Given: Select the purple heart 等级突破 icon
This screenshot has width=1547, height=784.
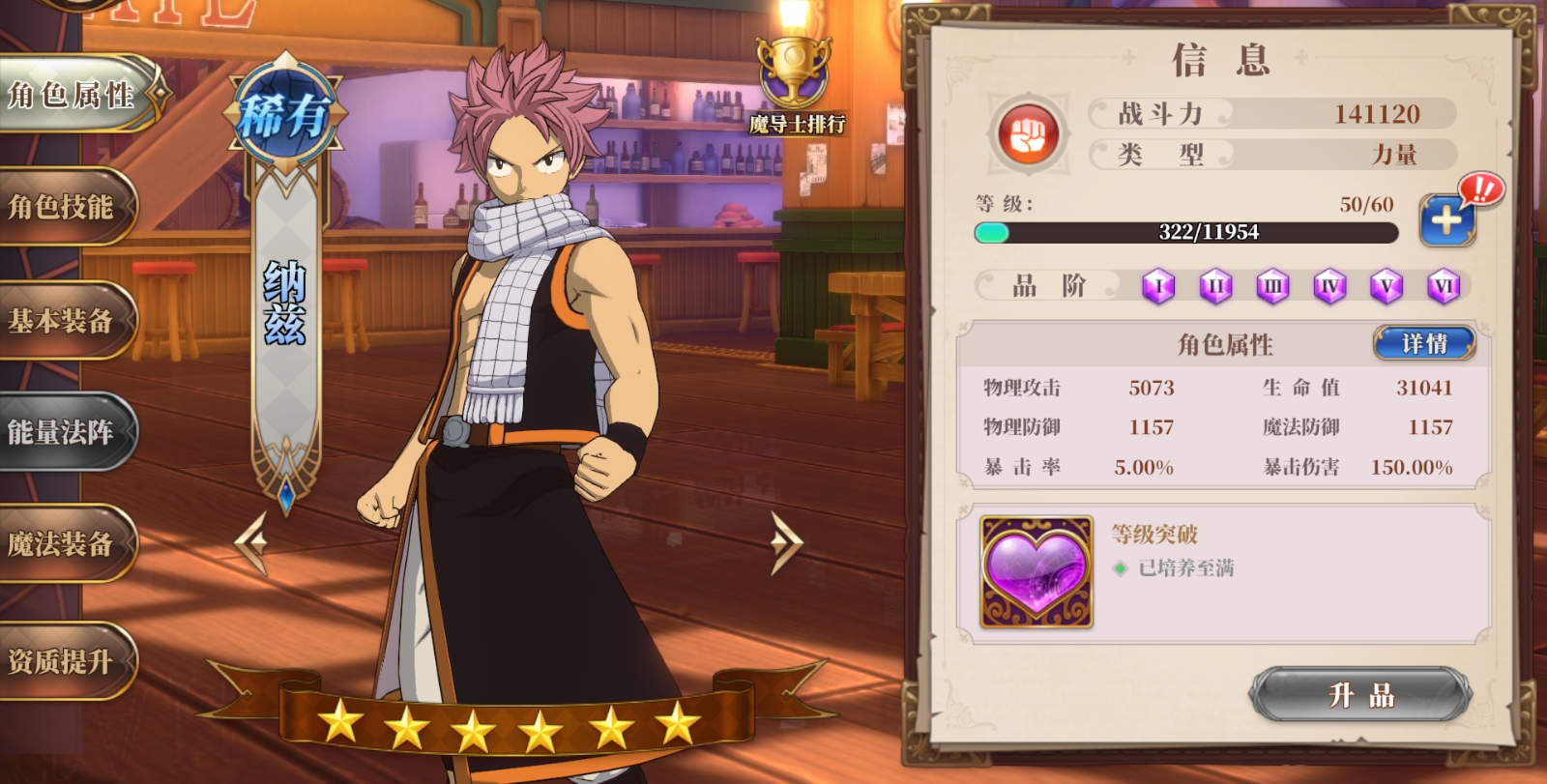Looking at the screenshot, I should point(1036,571).
